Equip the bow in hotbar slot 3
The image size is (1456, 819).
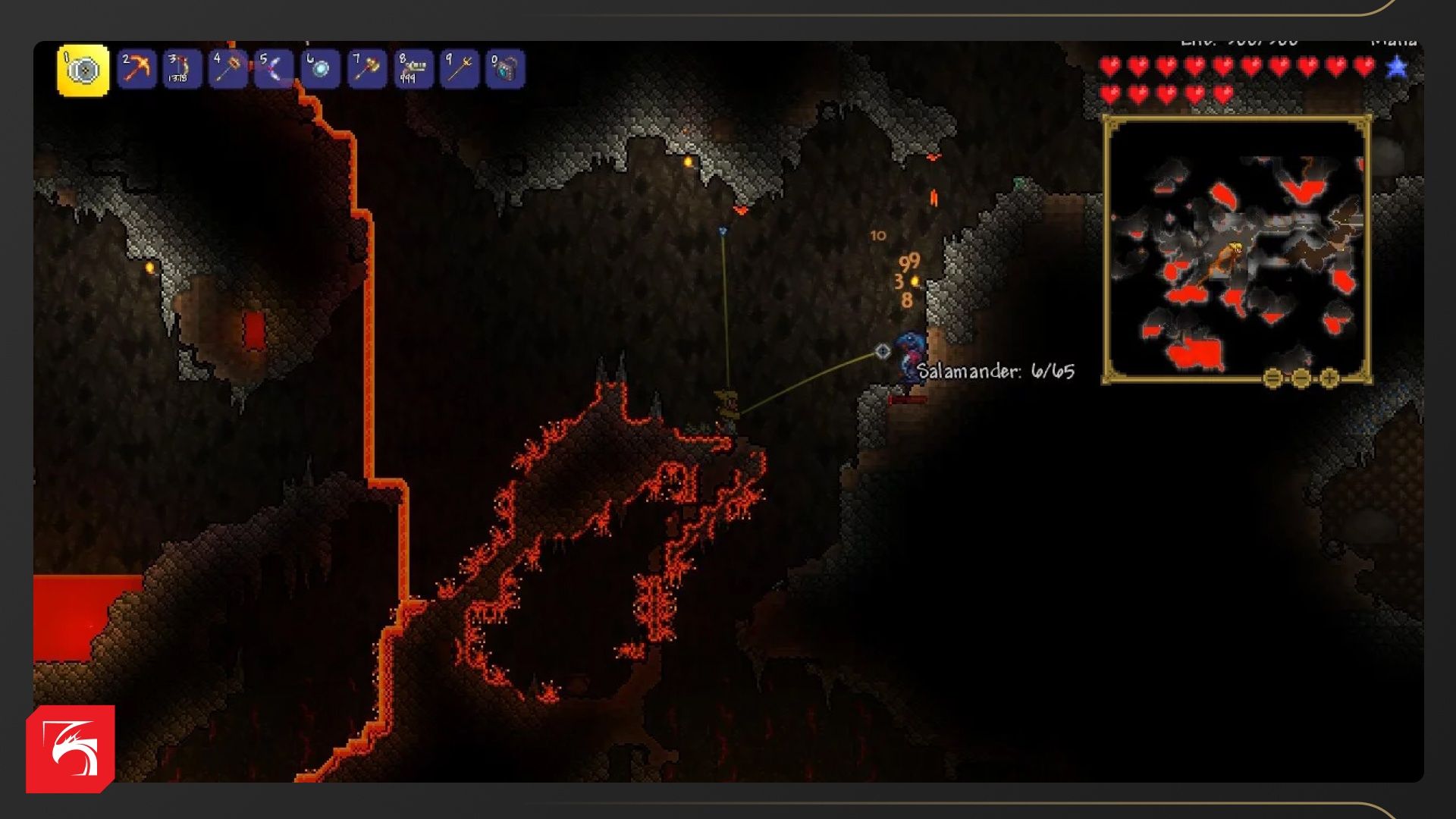(x=182, y=70)
